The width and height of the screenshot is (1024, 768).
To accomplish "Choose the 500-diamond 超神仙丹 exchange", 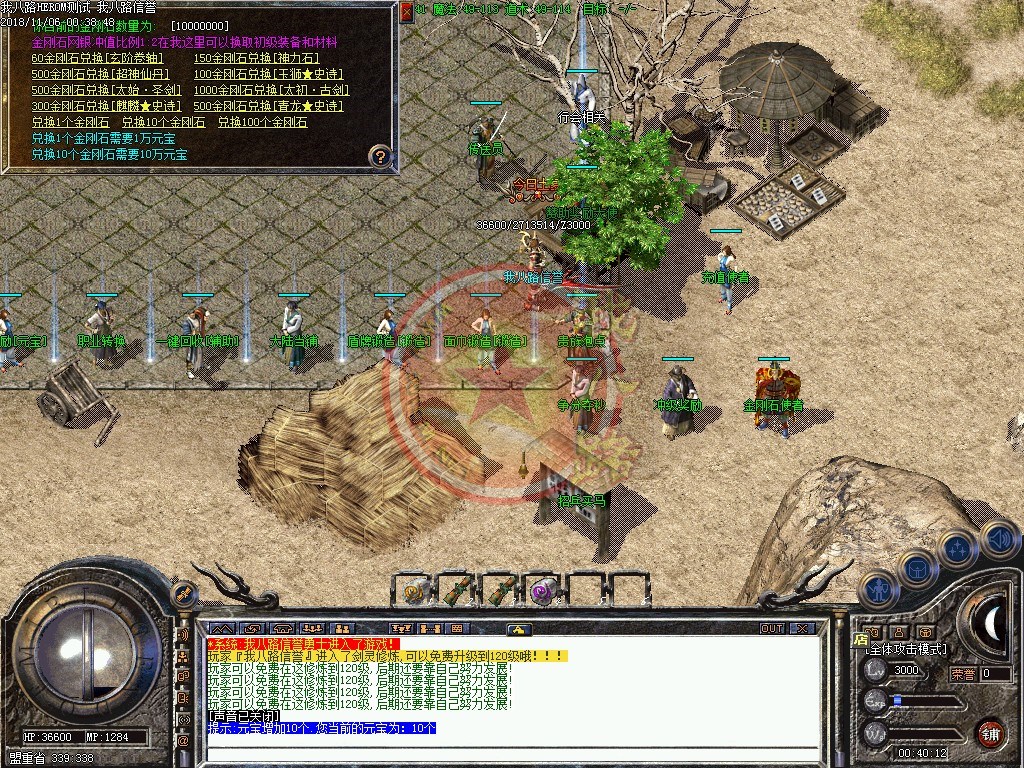I will [x=100, y=74].
